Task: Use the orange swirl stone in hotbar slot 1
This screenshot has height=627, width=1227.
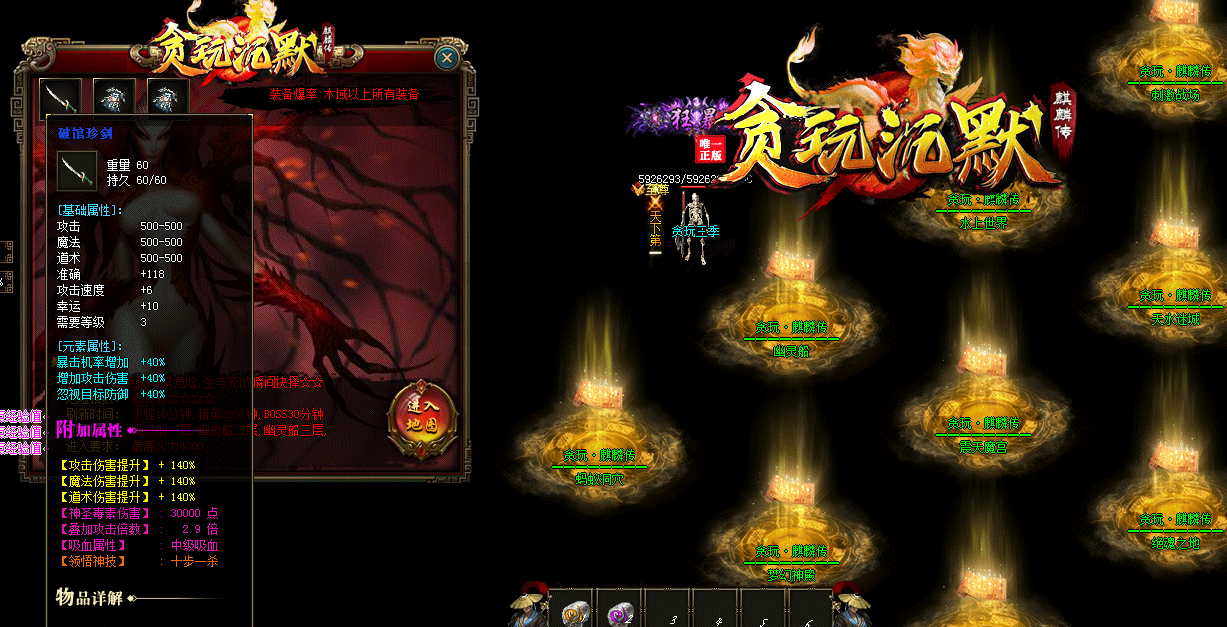Action: [573, 612]
